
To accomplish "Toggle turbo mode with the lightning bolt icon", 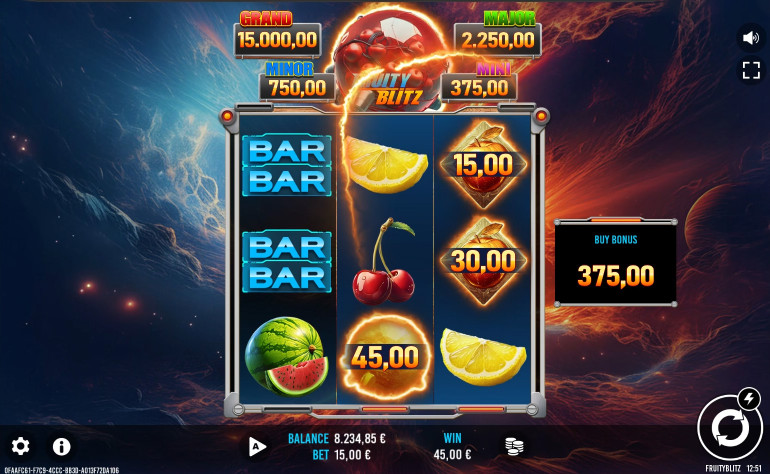I will pos(748,400).
